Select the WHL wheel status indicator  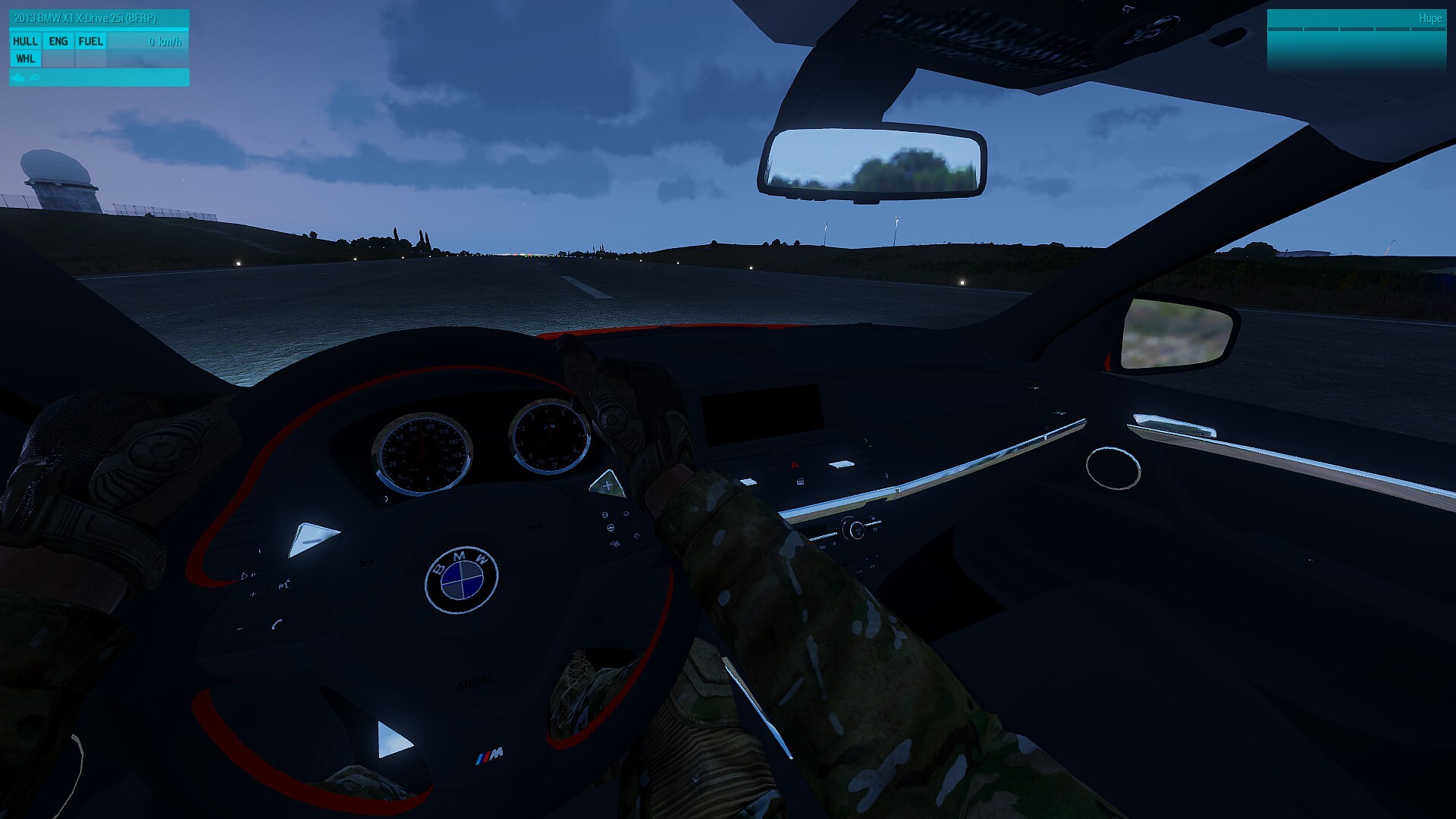pyautogui.click(x=25, y=59)
